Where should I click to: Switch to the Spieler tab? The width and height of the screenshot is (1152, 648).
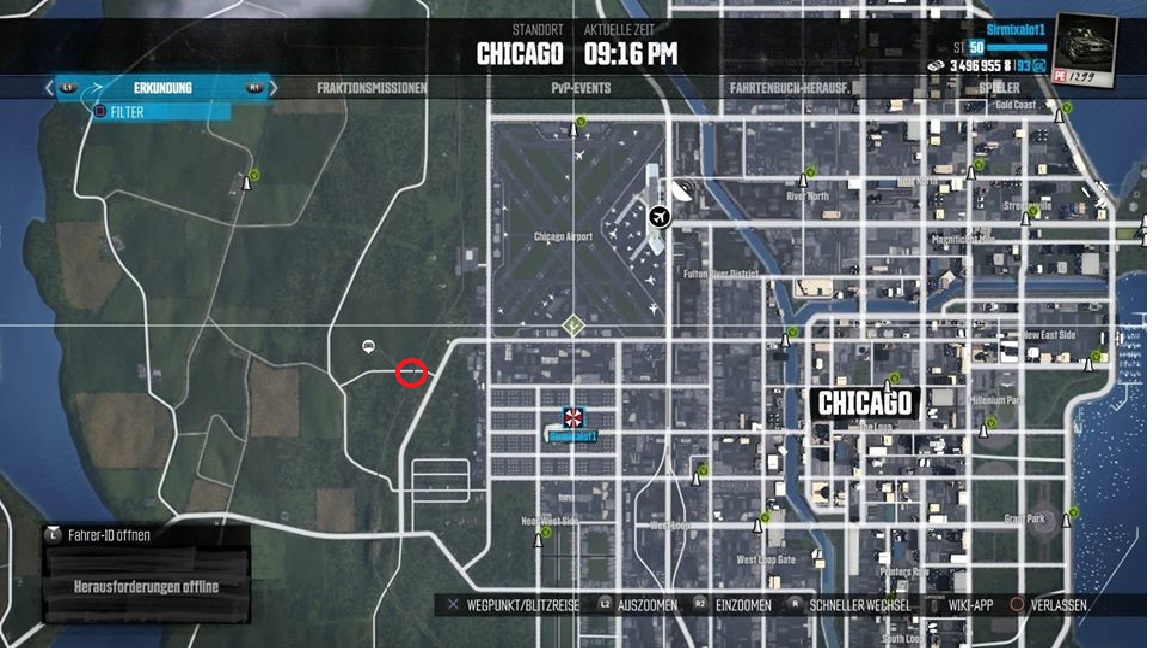[x=999, y=88]
